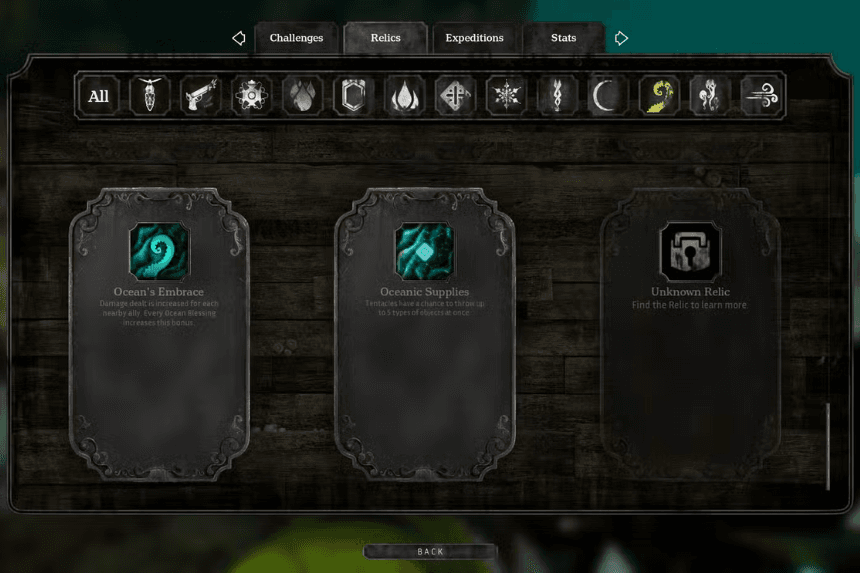
Task: Filter relics by the revolver icon
Action: pos(200,96)
